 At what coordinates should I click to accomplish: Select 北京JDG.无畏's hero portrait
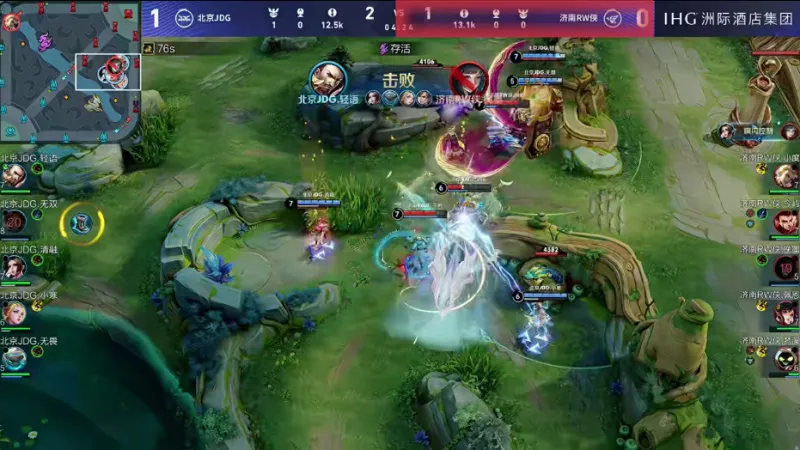pos(14,358)
